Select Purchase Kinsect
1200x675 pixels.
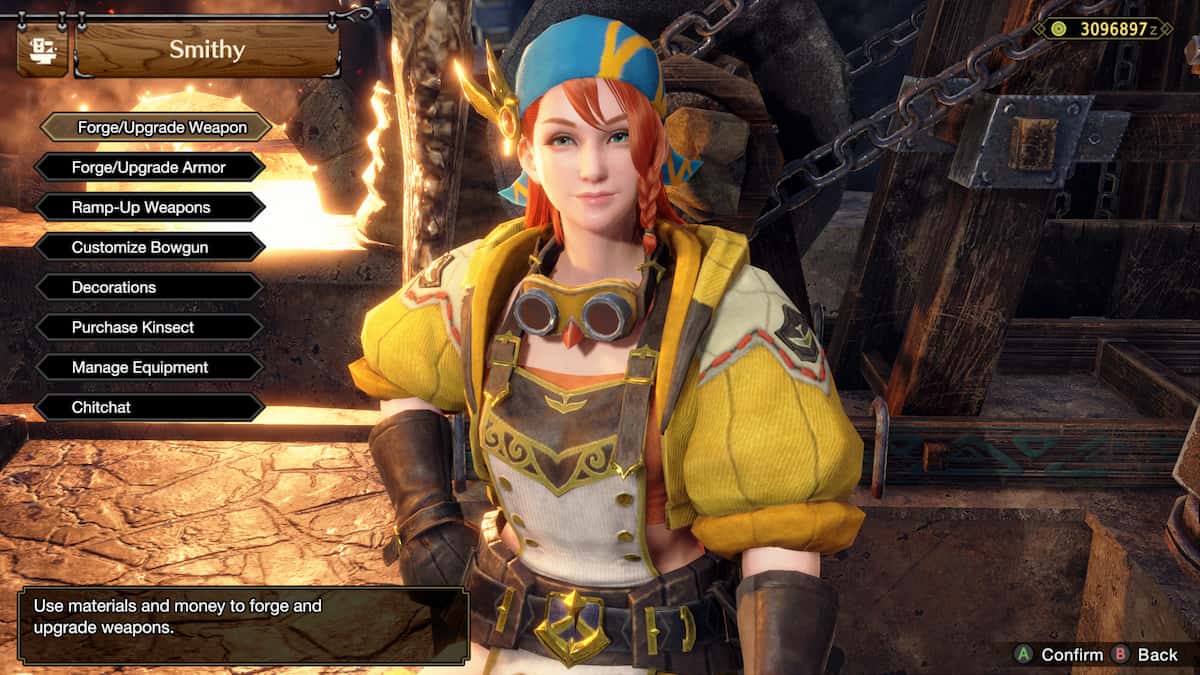pos(149,327)
